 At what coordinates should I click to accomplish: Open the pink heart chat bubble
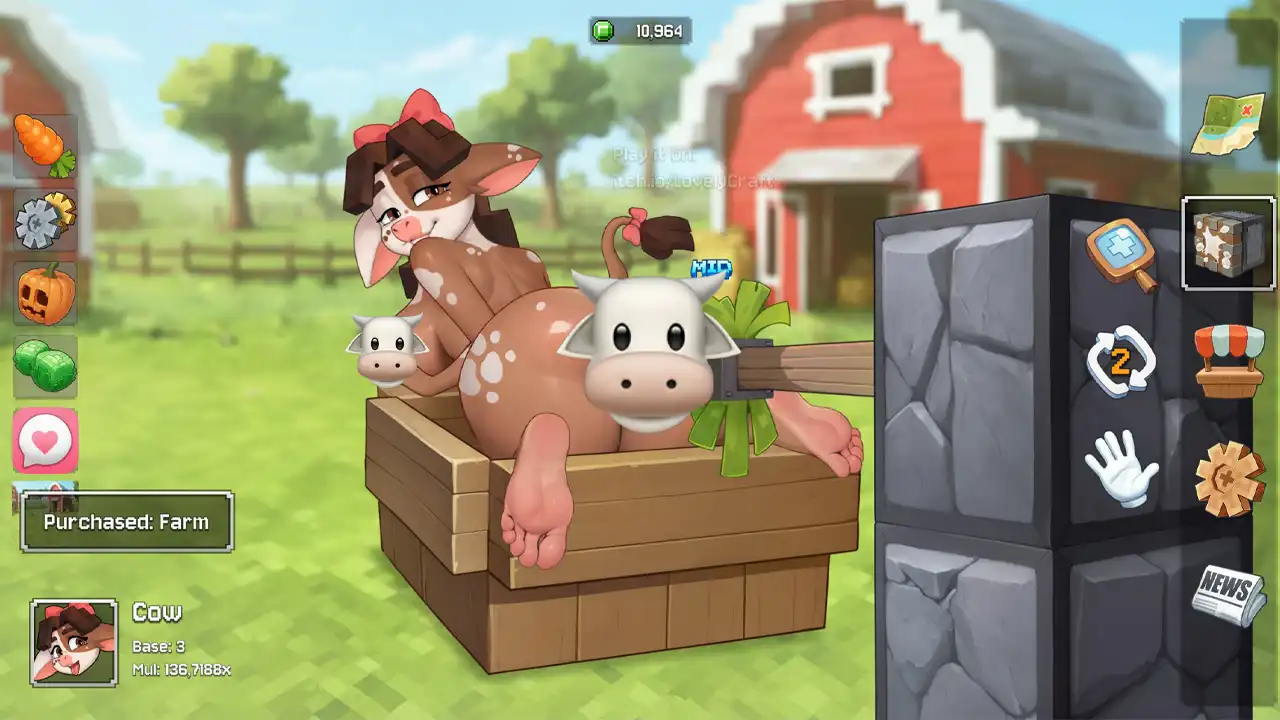pyautogui.click(x=45, y=440)
